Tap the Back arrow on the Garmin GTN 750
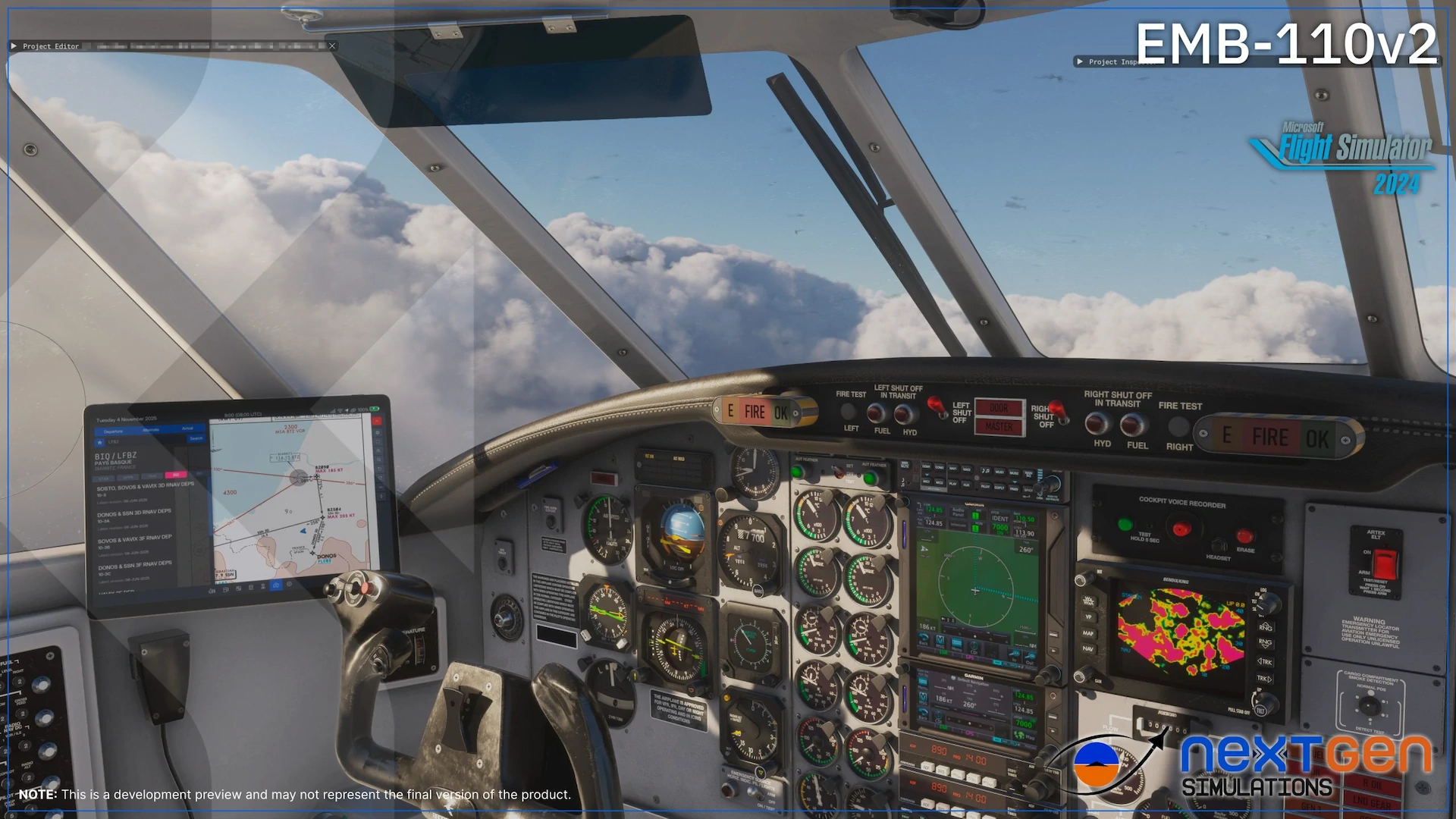Image resolution: width=1456 pixels, height=819 pixels. [x=924, y=641]
